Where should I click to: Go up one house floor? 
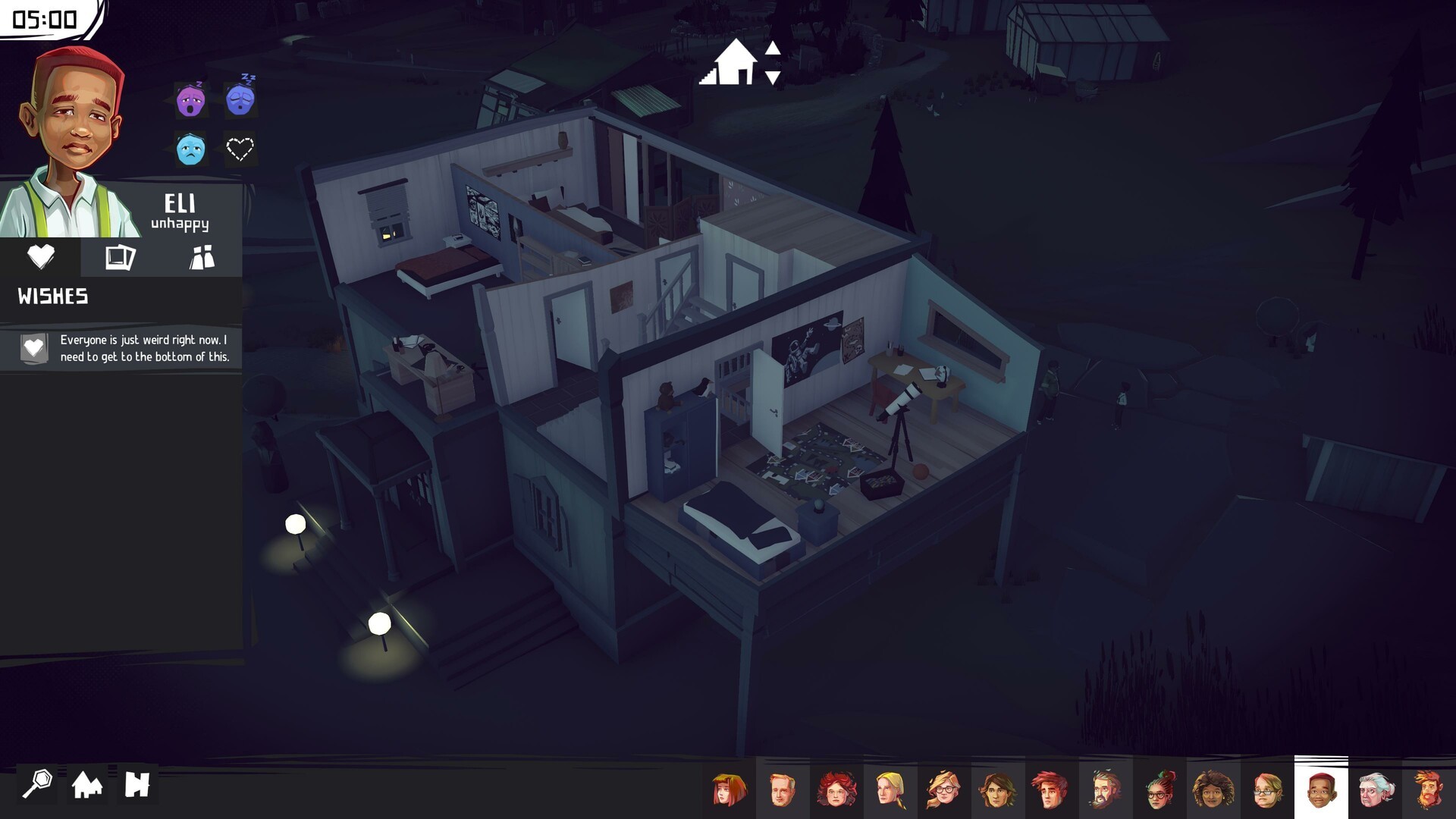coord(773,49)
